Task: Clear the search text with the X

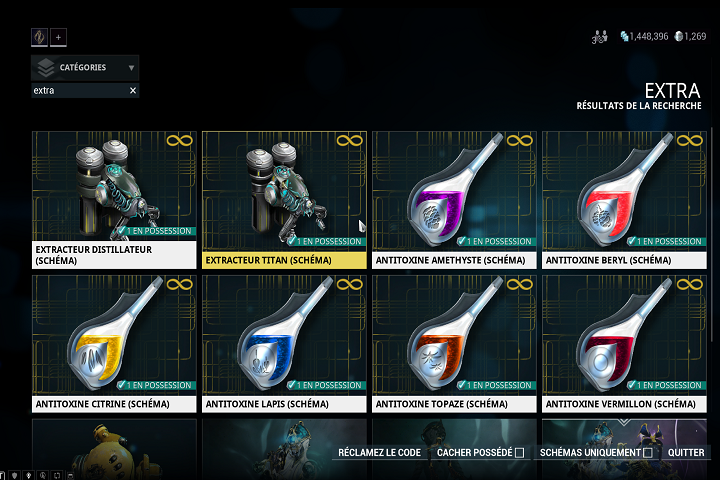Action: click(x=132, y=91)
